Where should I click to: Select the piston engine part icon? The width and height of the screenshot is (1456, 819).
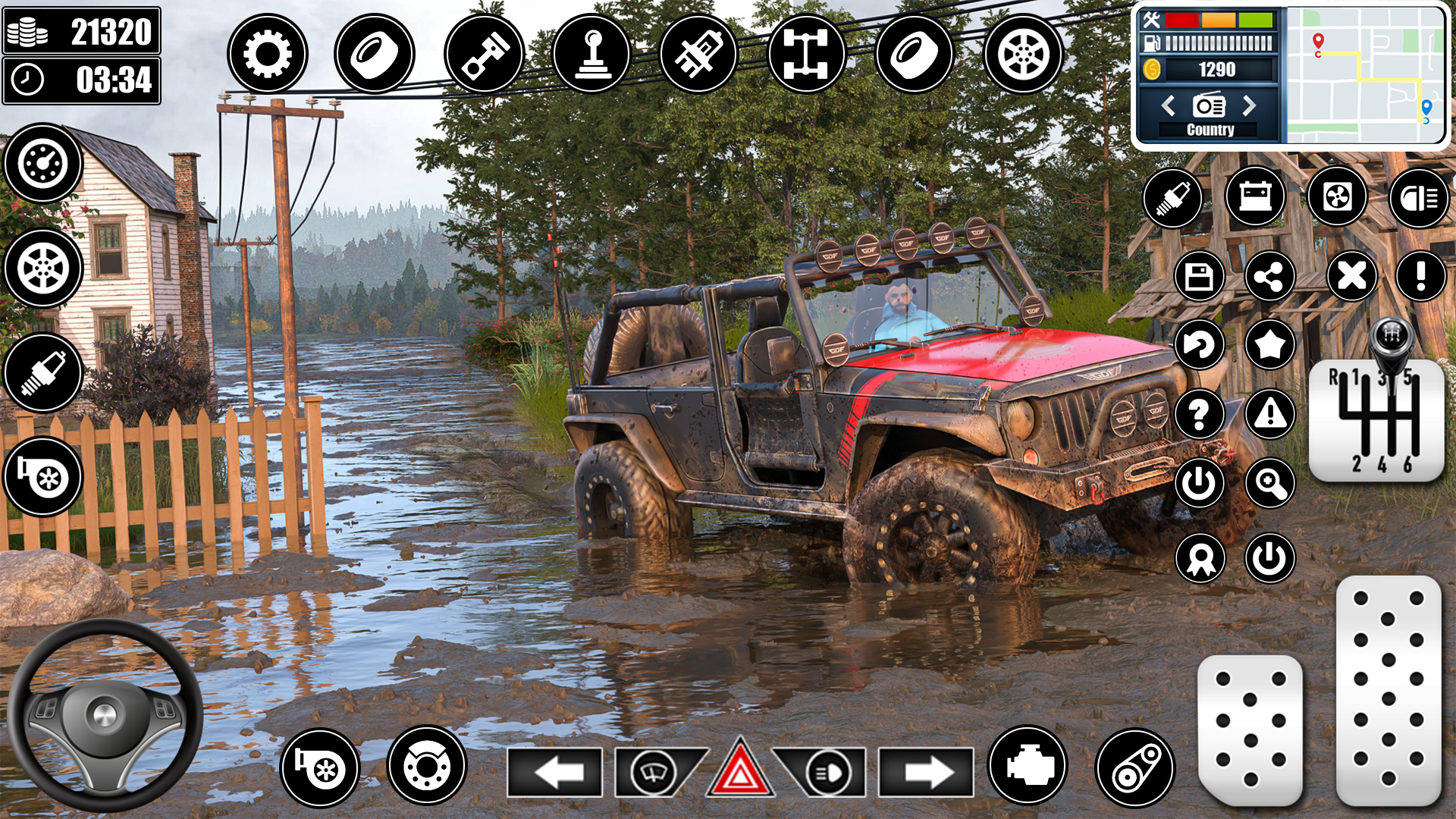tap(484, 54)
